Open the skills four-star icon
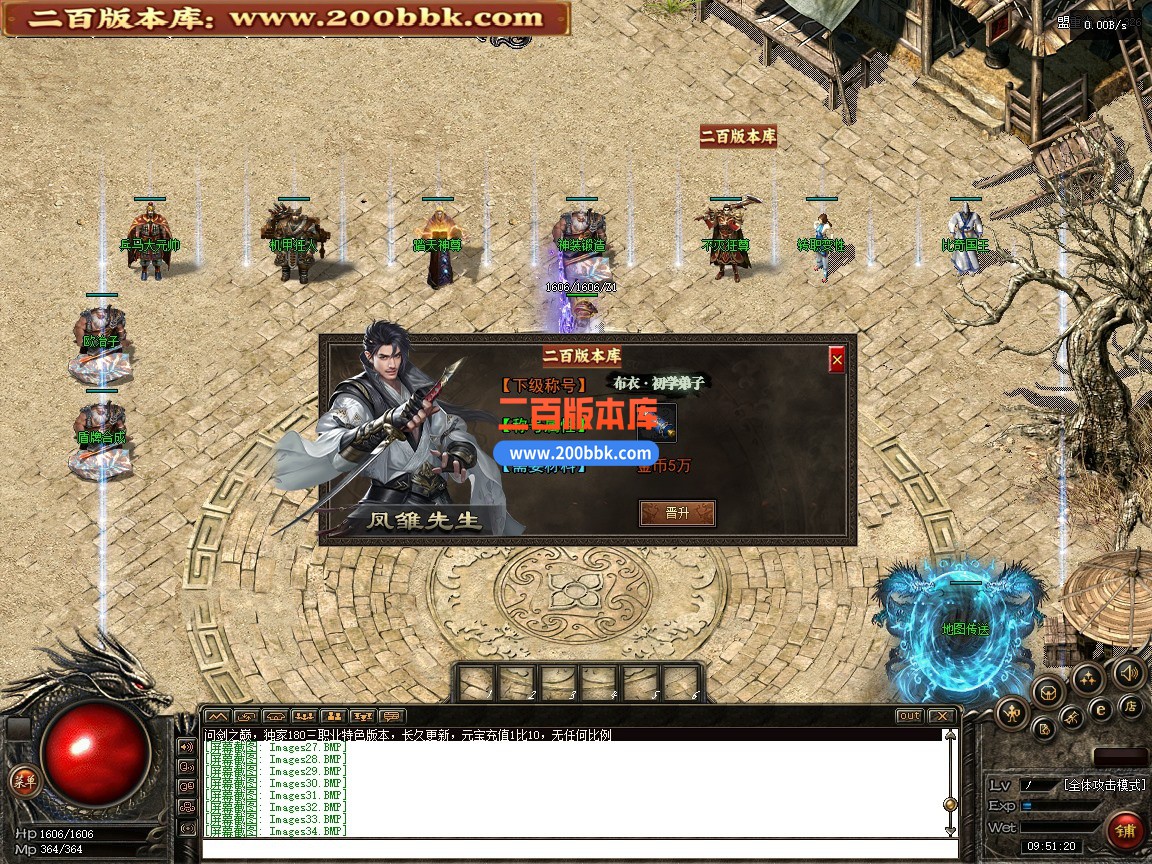 coord(1087,679)
